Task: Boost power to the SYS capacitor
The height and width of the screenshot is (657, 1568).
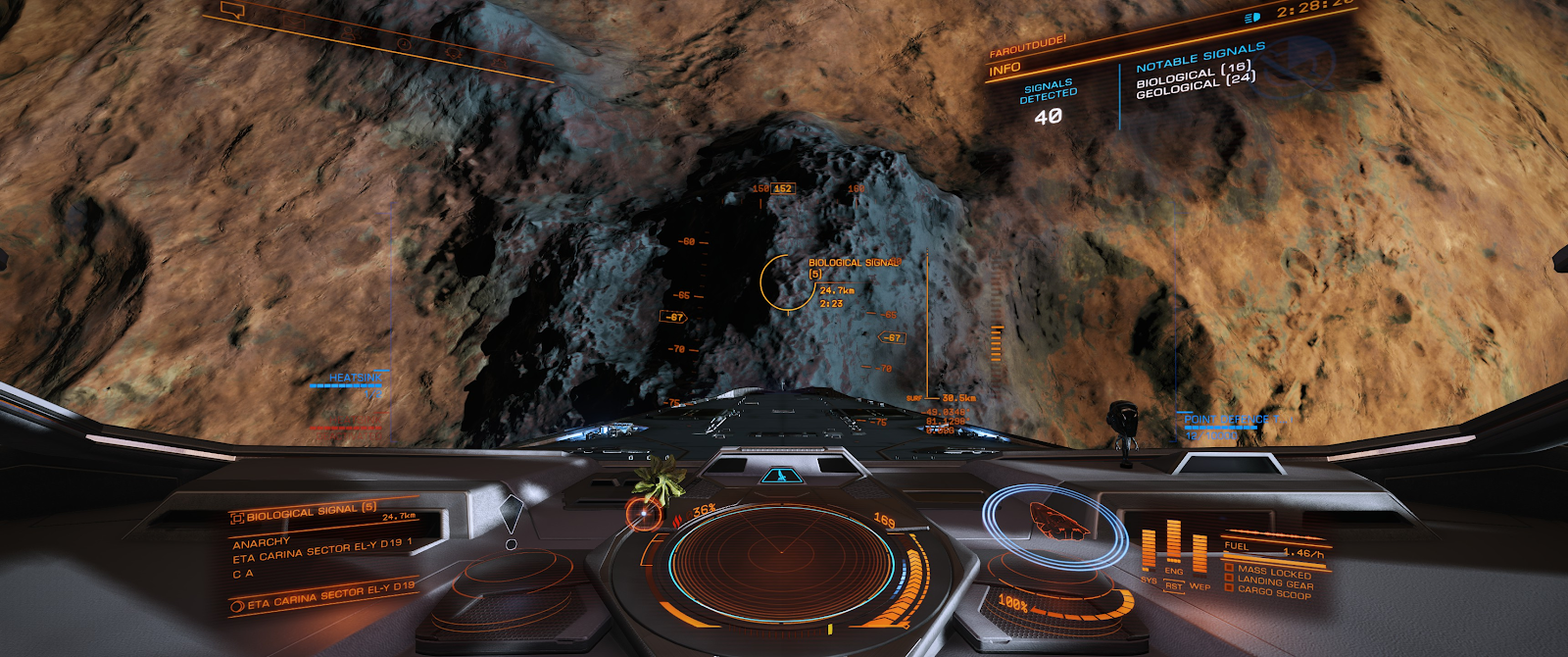Action: click(1149, 580)
